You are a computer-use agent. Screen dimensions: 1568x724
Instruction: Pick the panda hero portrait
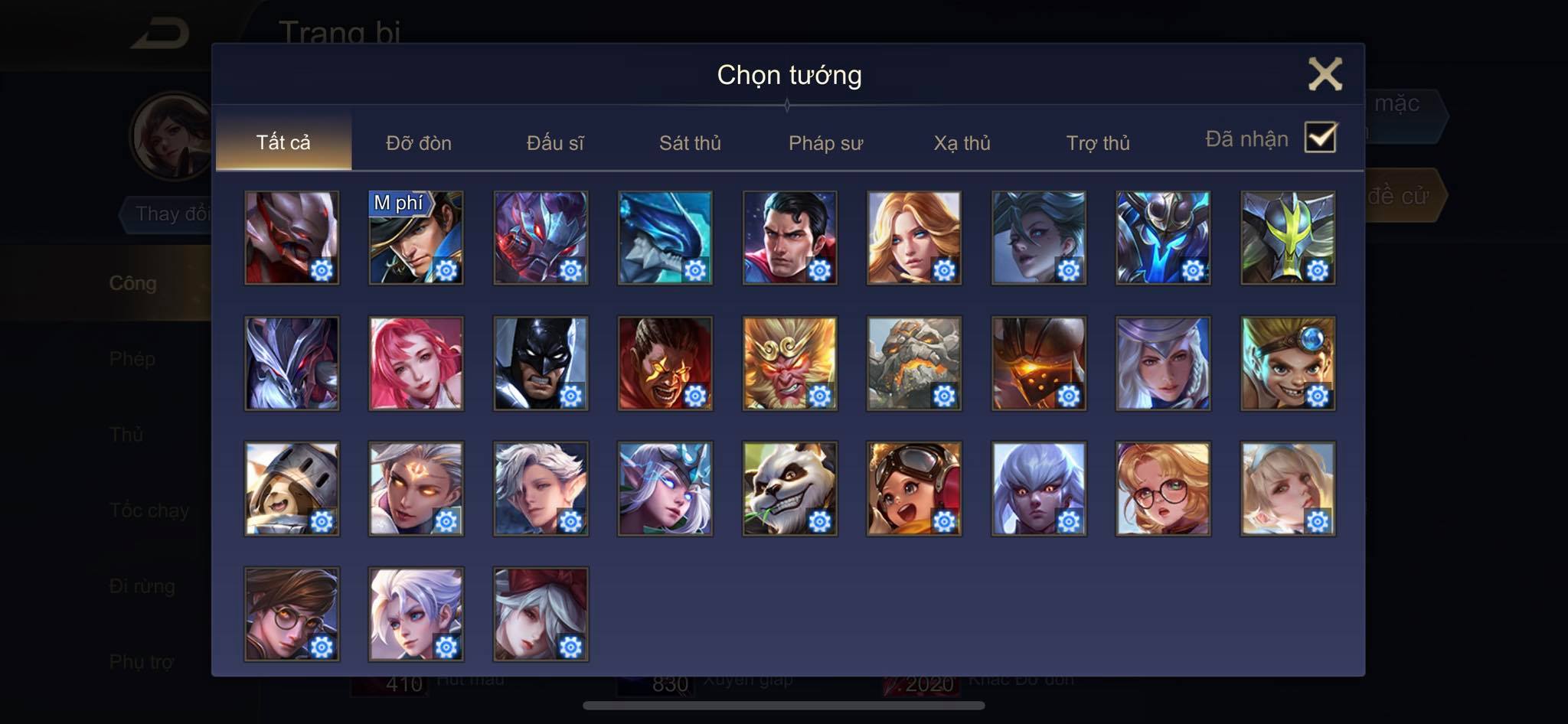(x=789, y=488)
